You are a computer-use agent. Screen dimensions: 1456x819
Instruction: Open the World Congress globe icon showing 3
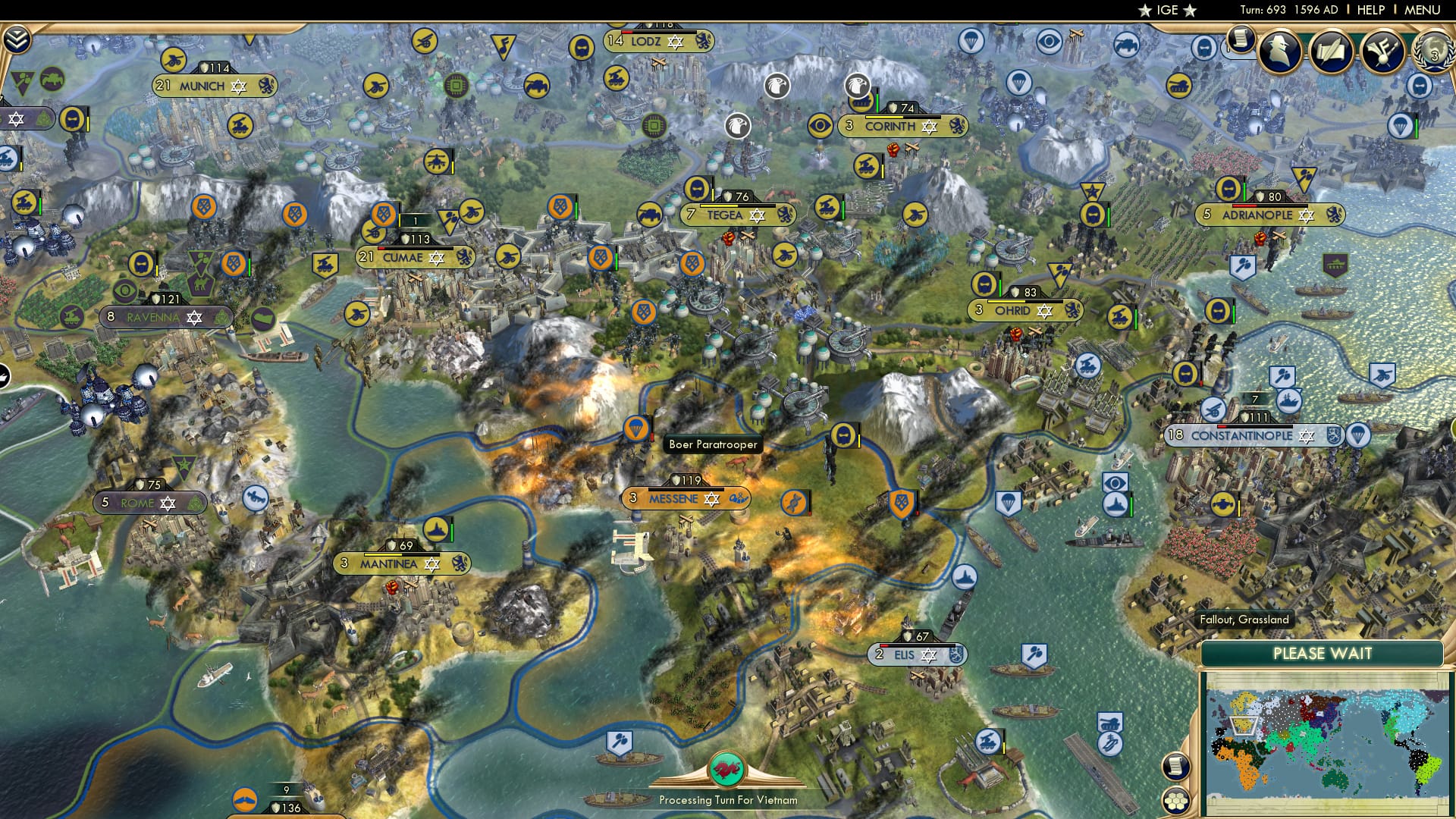coord(1435,53)
